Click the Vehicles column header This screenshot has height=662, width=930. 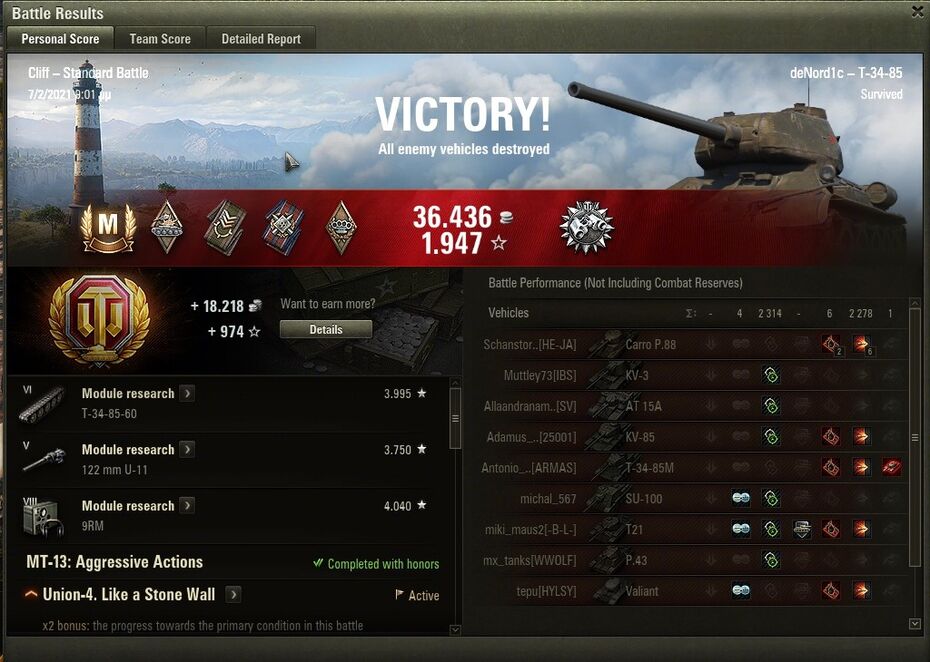508,313
